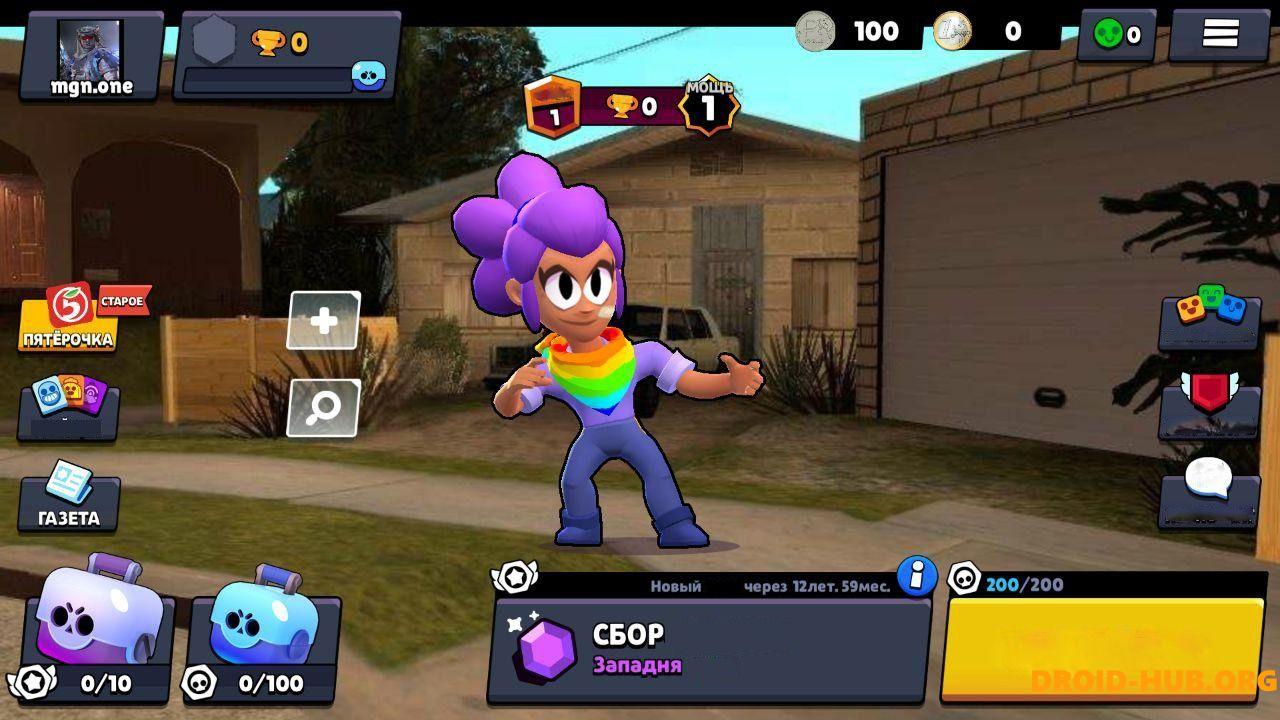Open the plus button near center screen

click(322, 320)
